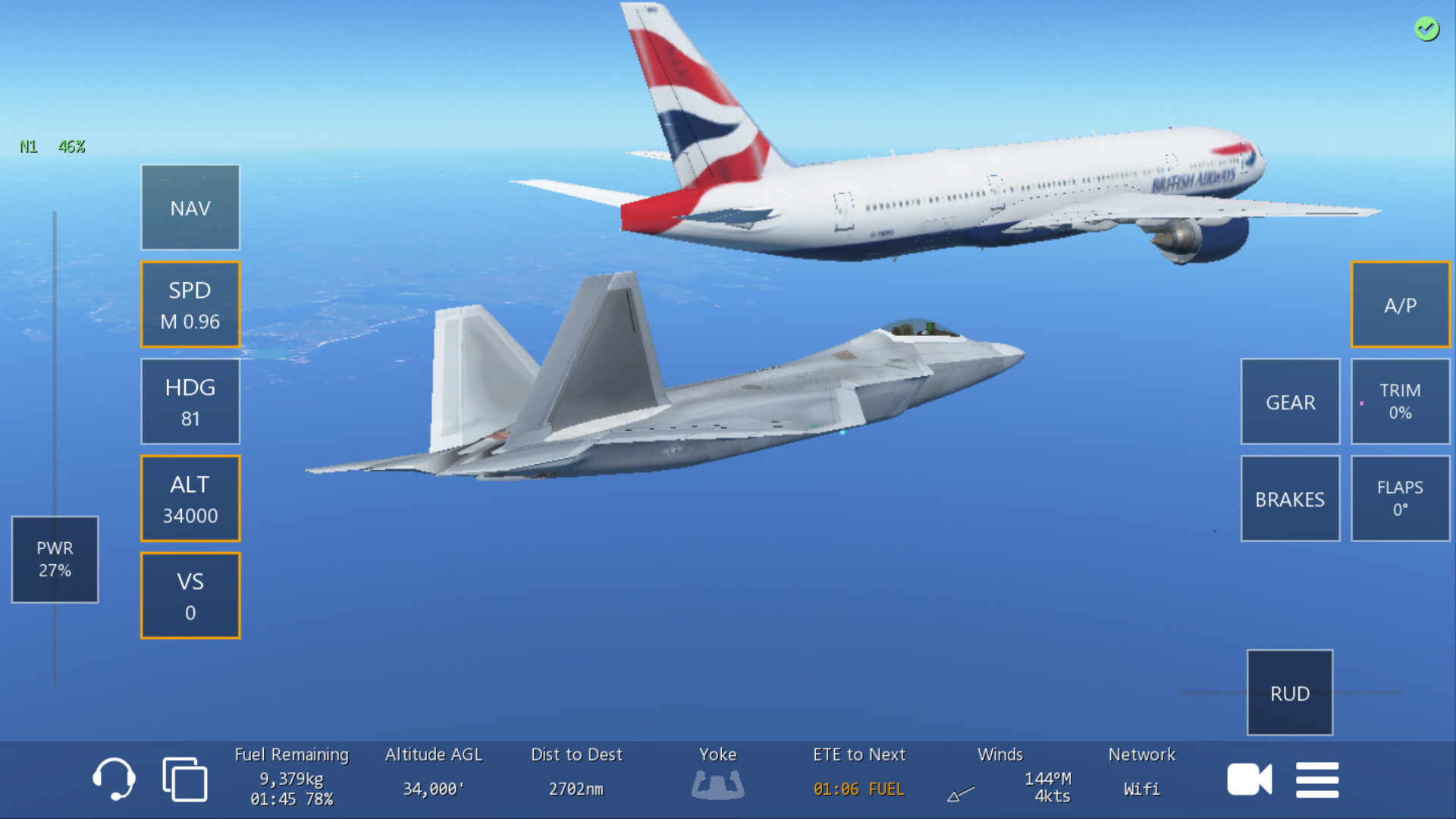The image size is (1456, 819).
Task: Tap the RUD rudder control
Action: (1290, 692)
